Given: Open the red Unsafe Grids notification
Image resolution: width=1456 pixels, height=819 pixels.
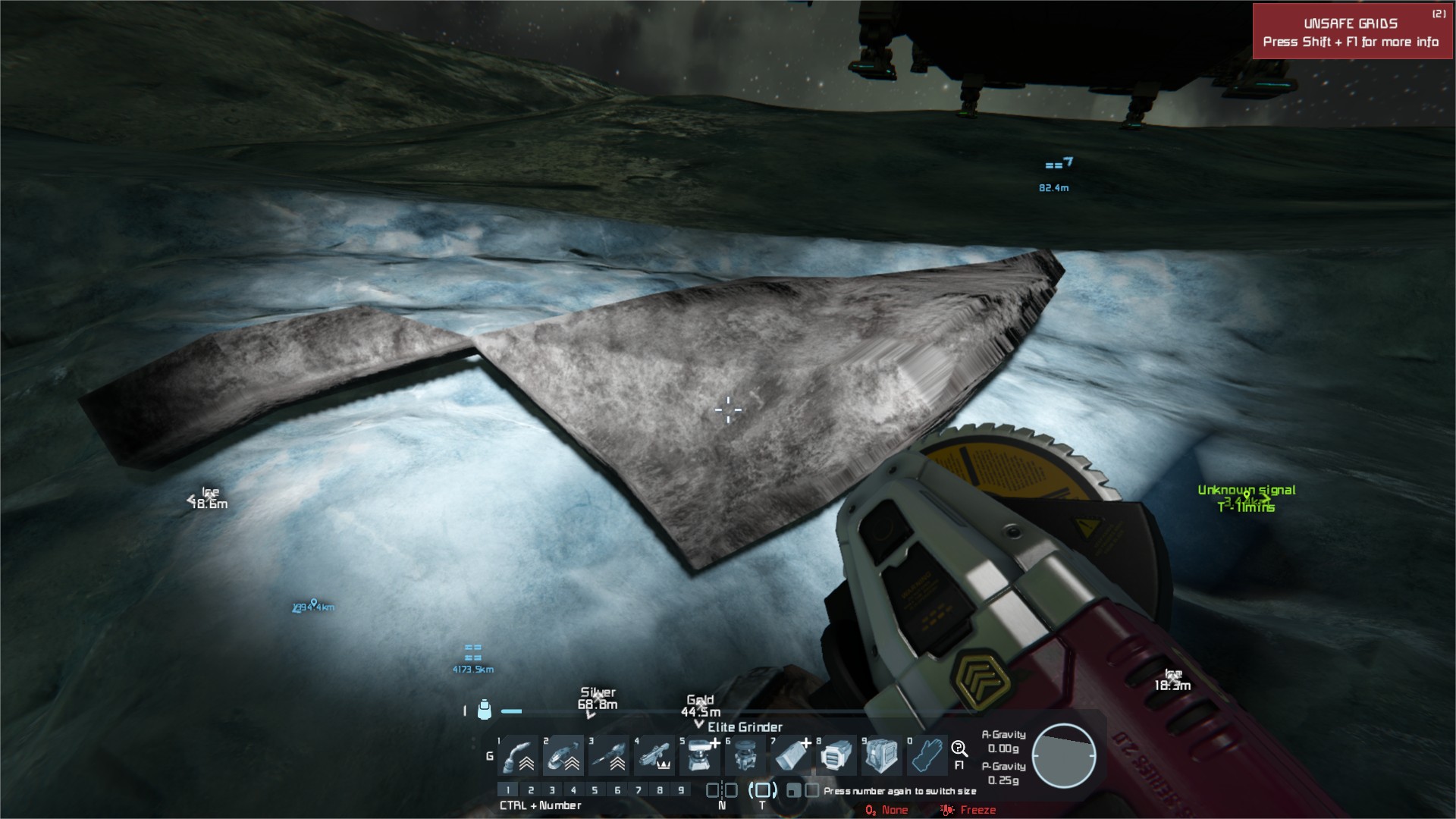Looking at the screenshot, I should [x=1351, y=32].
